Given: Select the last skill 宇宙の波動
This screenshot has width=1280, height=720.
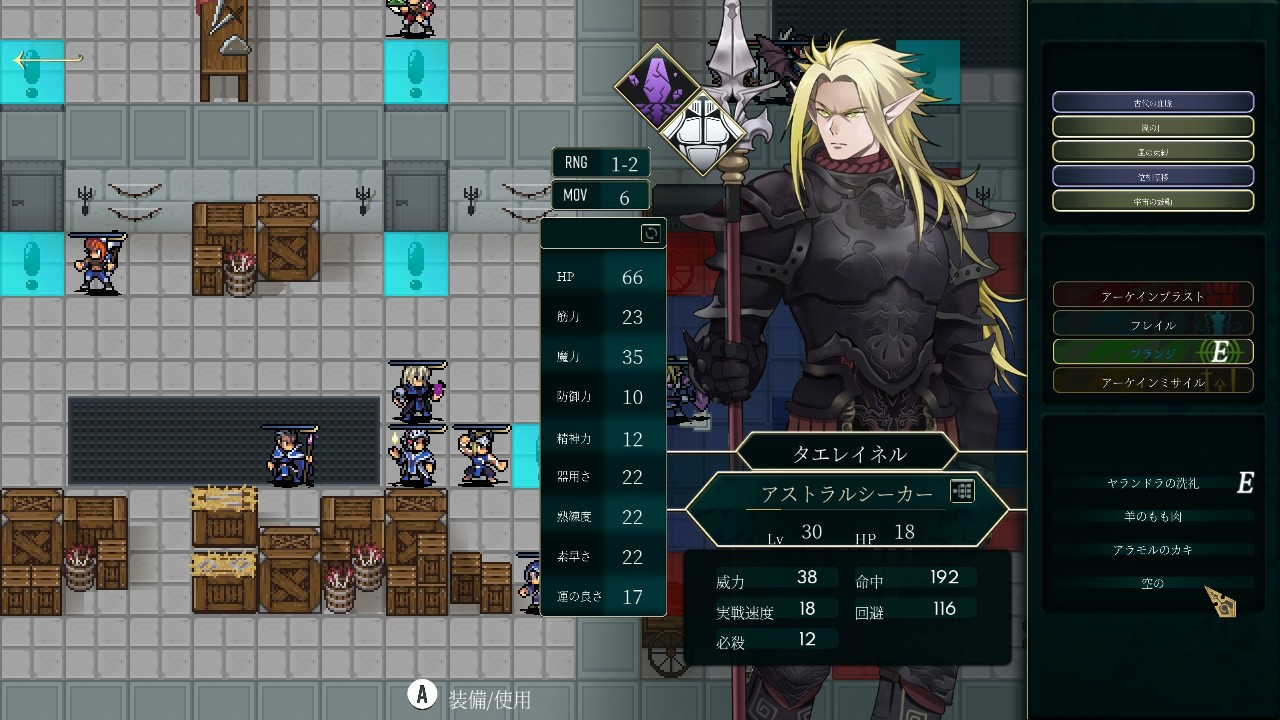Looking at the screenshot, I should click(x=1152, y=200).
